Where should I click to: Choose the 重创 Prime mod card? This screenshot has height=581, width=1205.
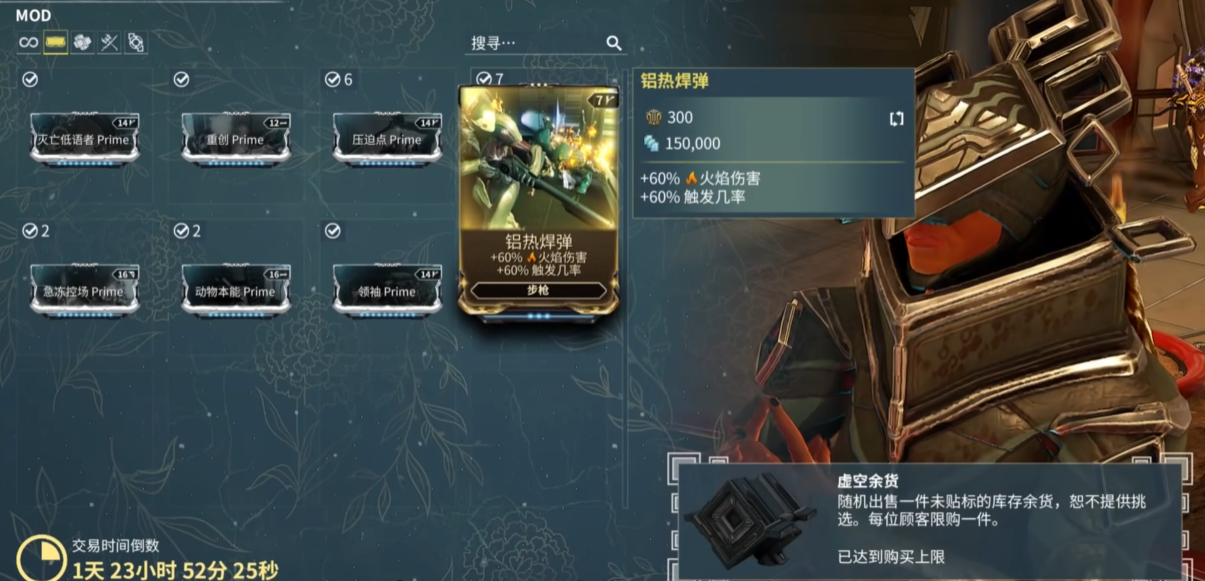tap(236, 139)
